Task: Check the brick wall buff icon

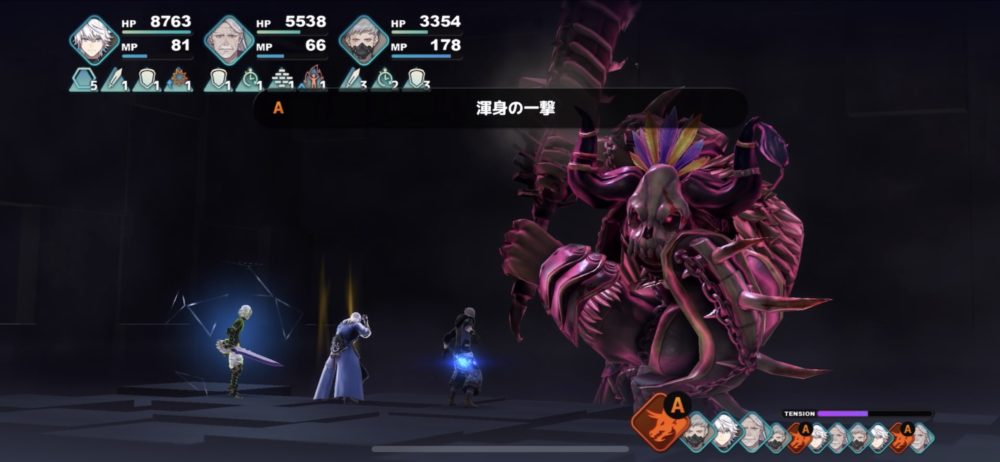Action: pos(282,79)
